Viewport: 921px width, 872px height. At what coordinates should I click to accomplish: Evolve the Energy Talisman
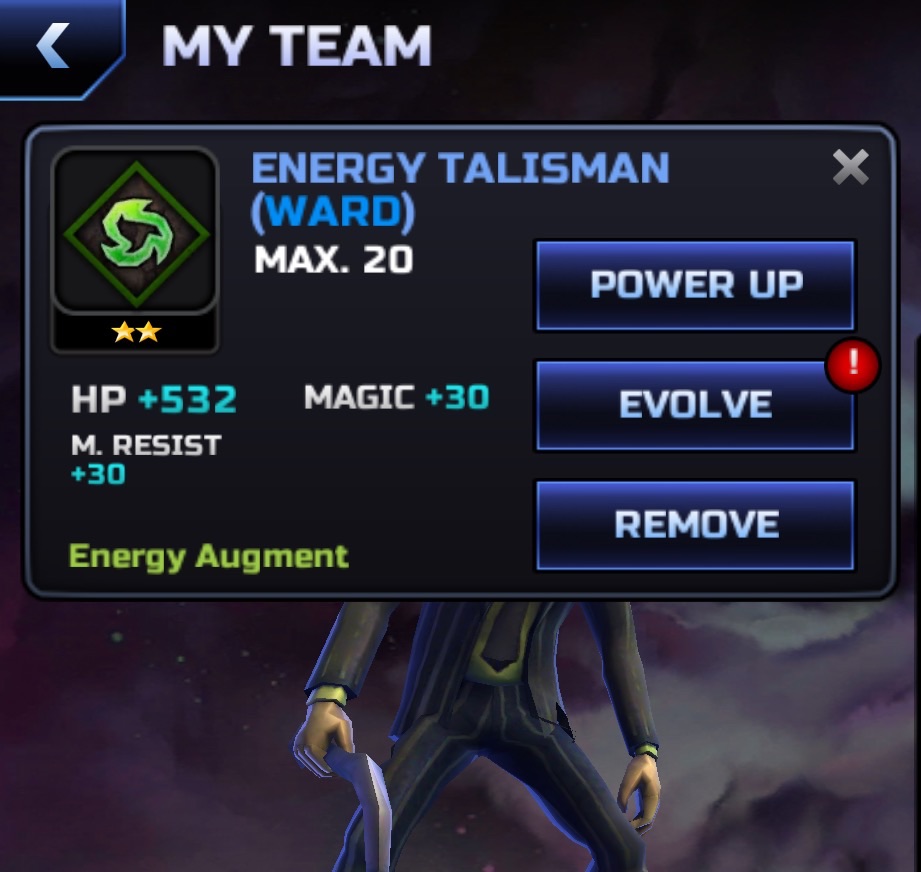coord(695,405)
